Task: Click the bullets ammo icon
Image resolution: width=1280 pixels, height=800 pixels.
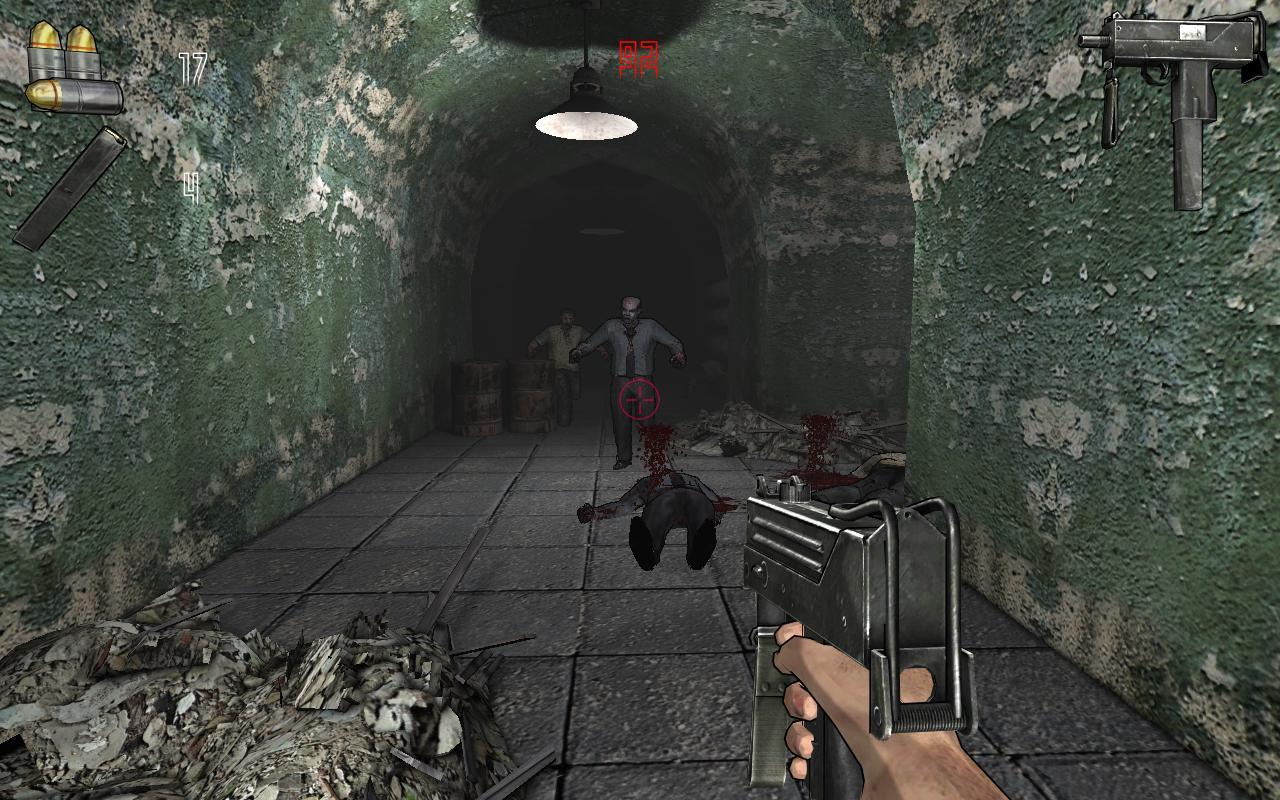Action: (x=60, y=60)
